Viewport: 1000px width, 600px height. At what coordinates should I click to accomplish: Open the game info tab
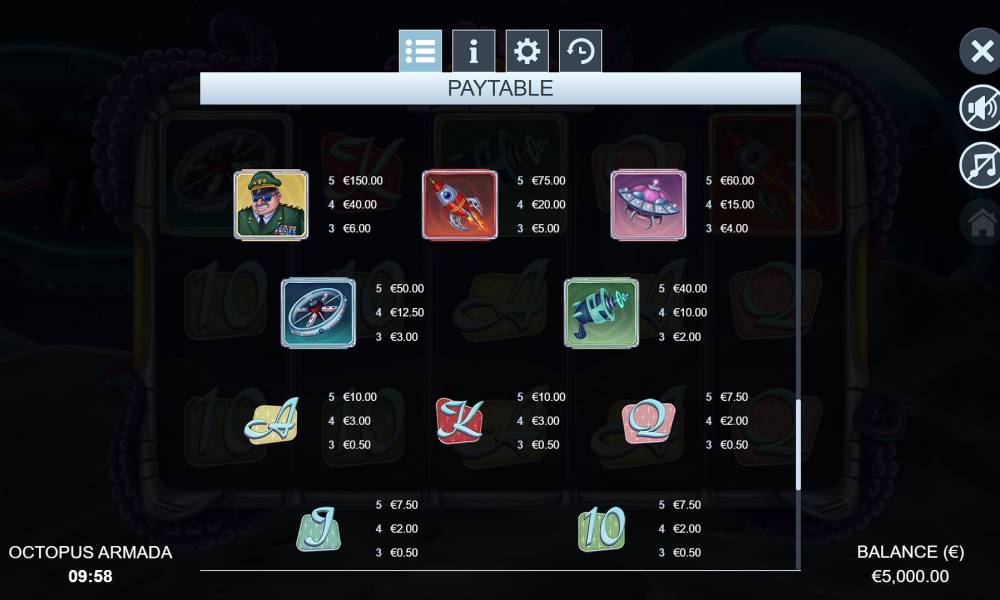point(473,51)
